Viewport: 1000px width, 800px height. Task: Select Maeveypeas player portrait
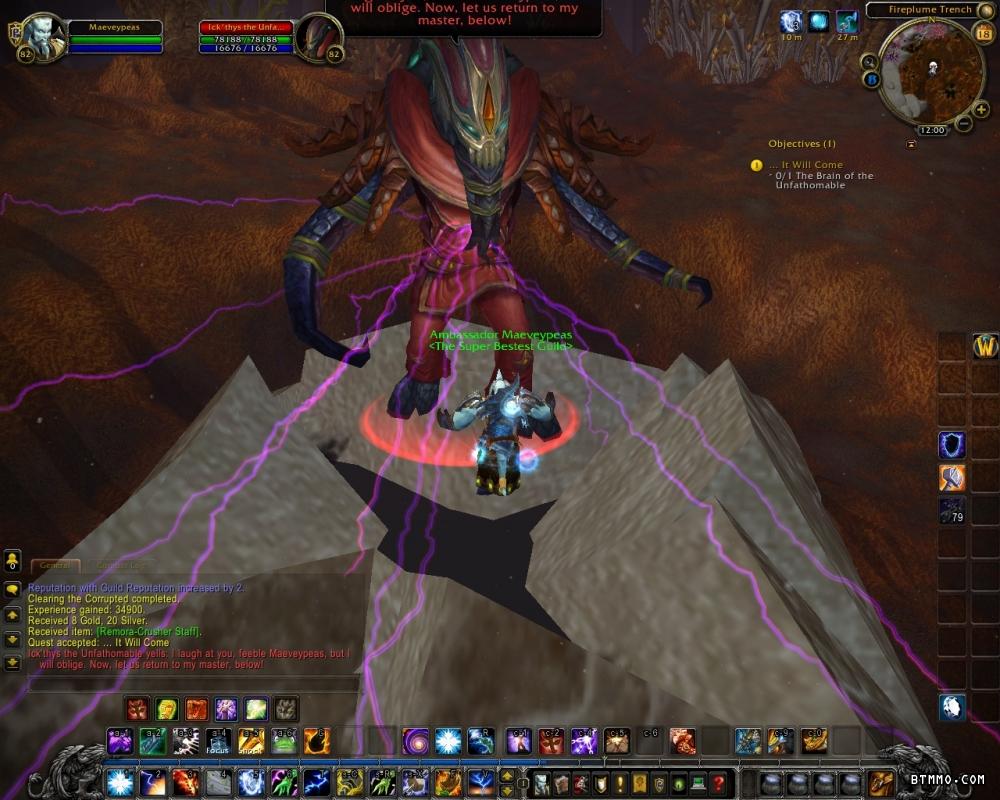(42, 36)
